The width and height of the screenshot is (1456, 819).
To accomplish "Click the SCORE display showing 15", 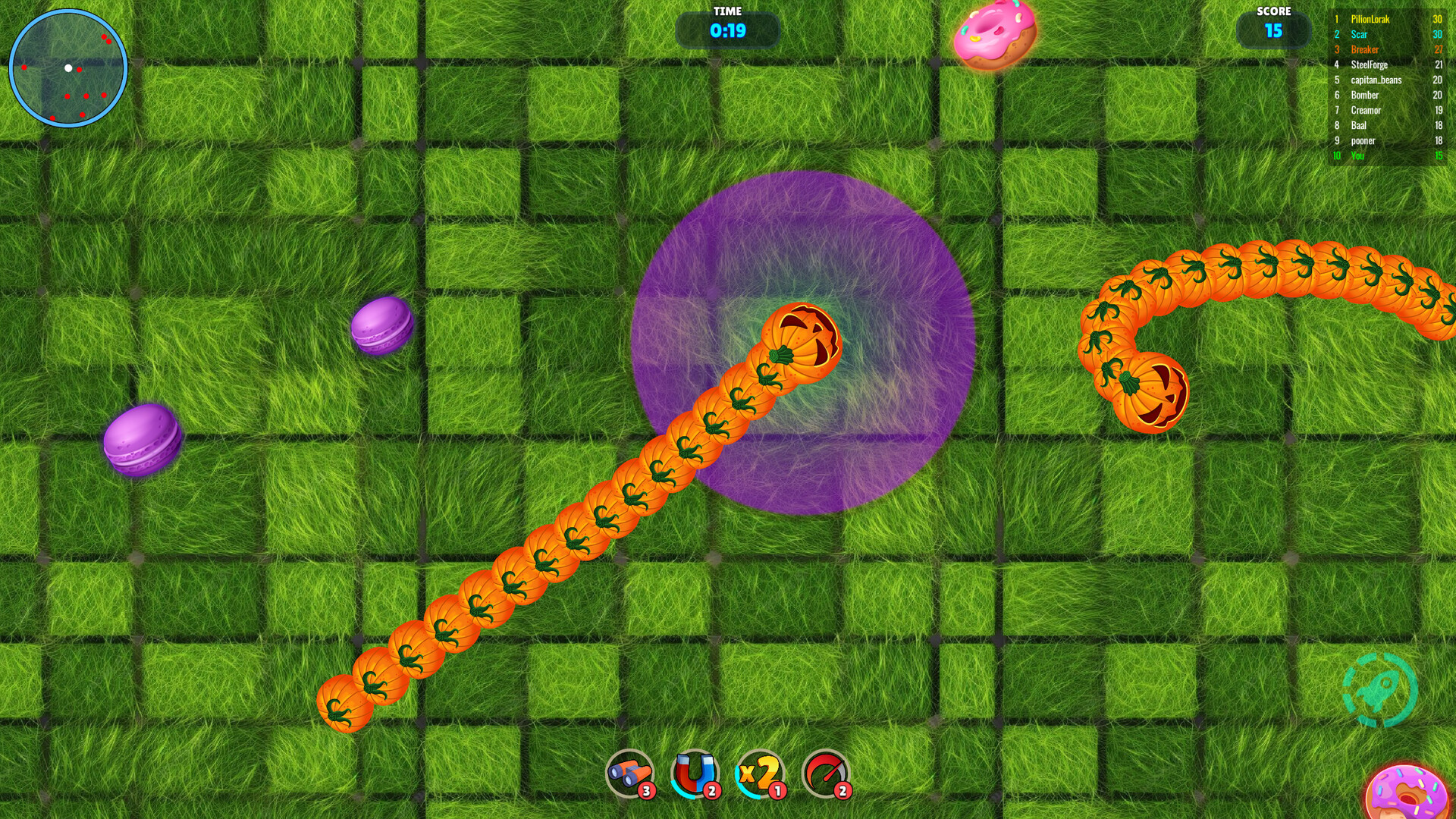I will pos(1275,31).
